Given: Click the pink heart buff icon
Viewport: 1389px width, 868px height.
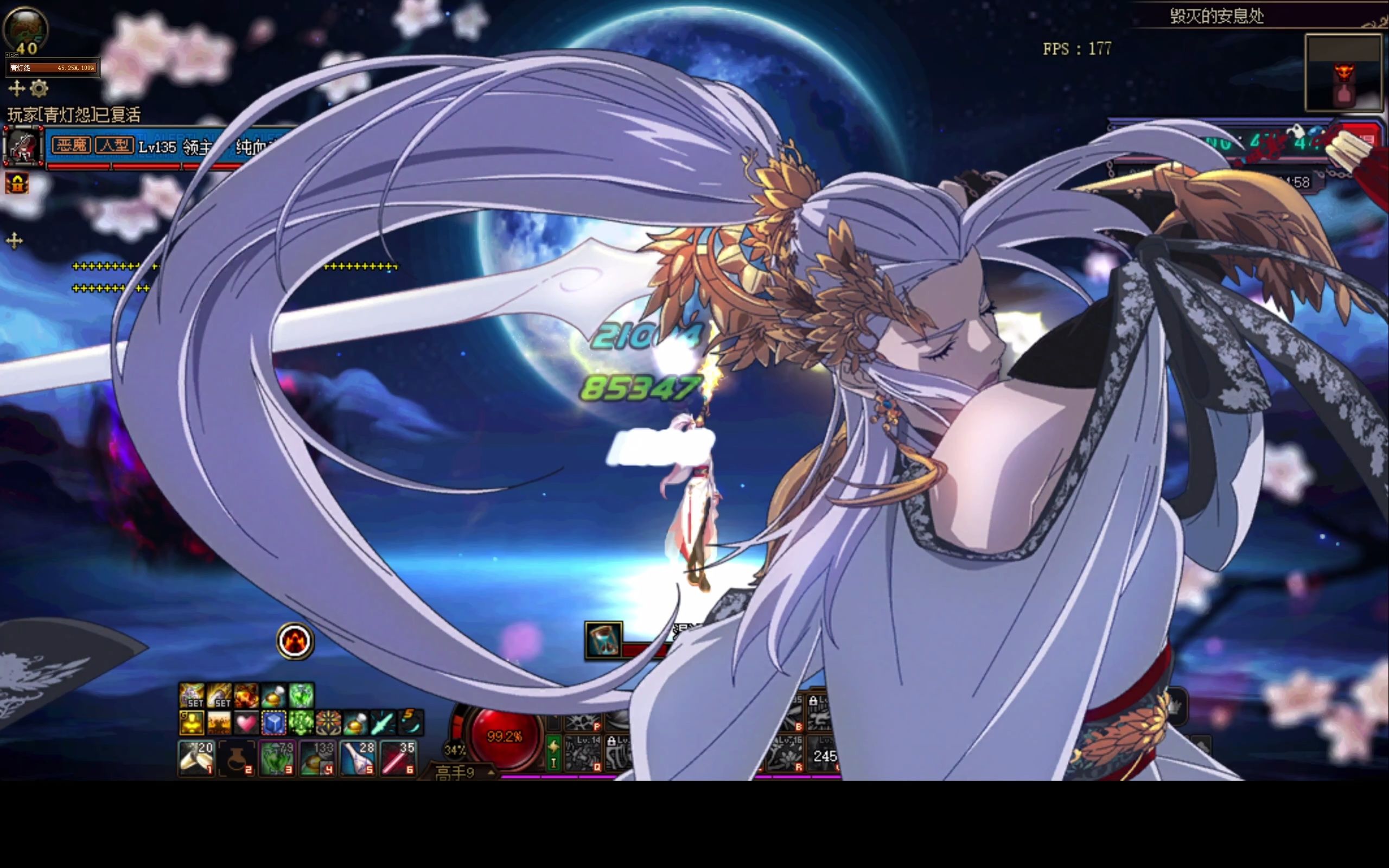Looking at the screenshot, I should click(247, 722).
